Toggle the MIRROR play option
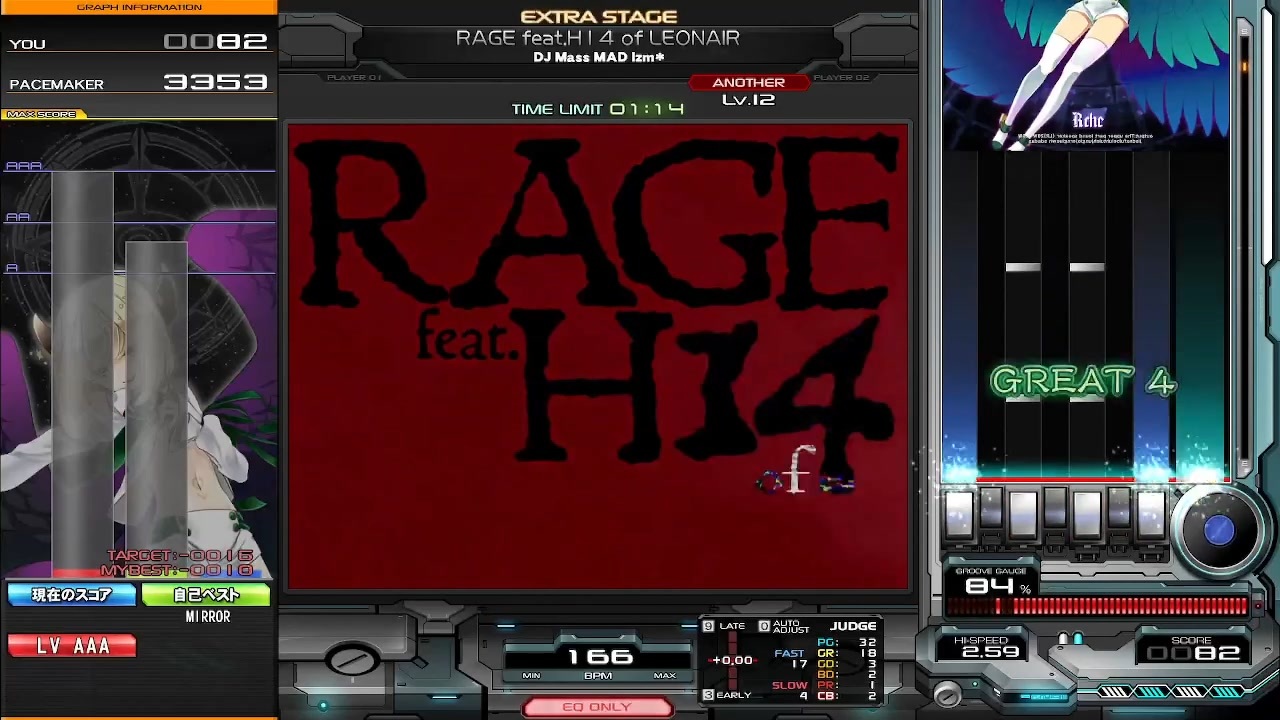The height and width of the screenshot is (720, 1280). coord(207,617)
